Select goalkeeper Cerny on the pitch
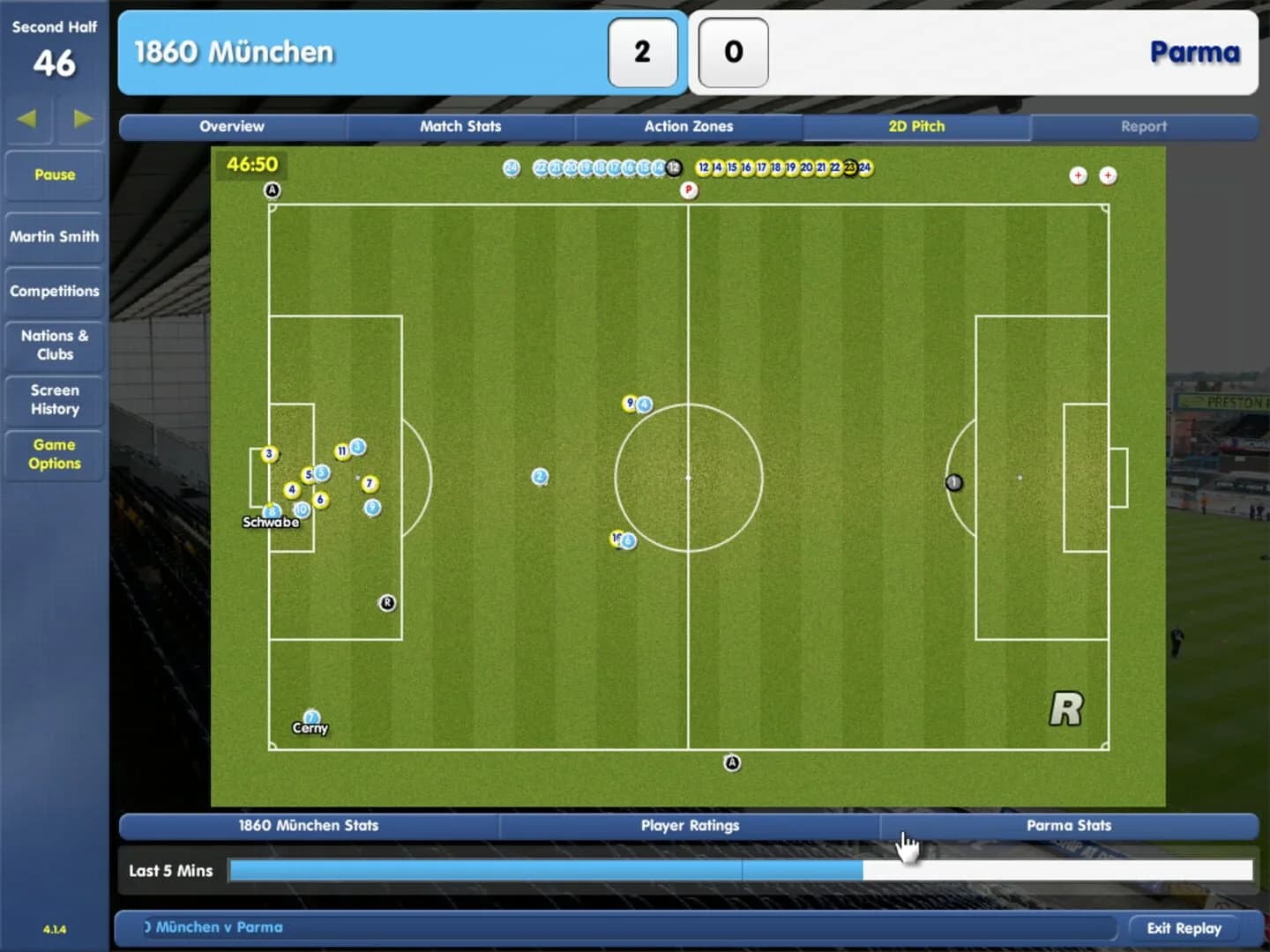The image size is (1270, 952). 310,716
